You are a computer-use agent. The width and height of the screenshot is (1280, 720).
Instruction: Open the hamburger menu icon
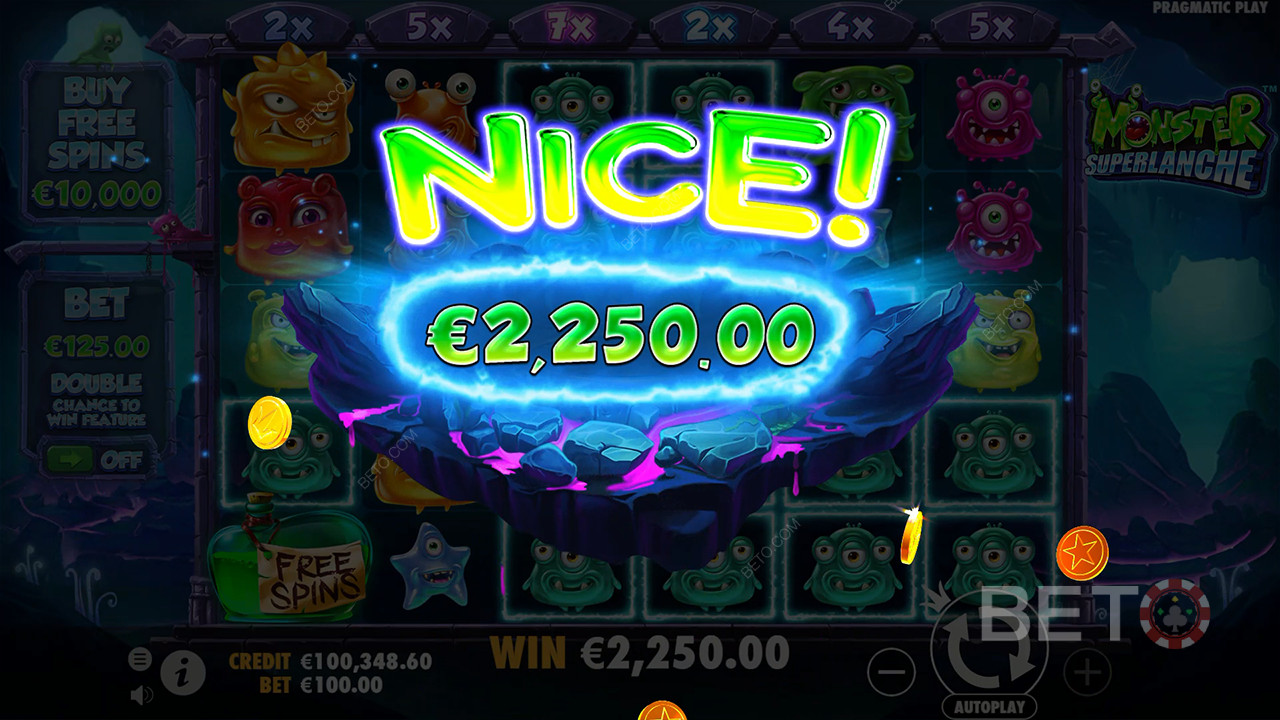(x=140, y=659)
